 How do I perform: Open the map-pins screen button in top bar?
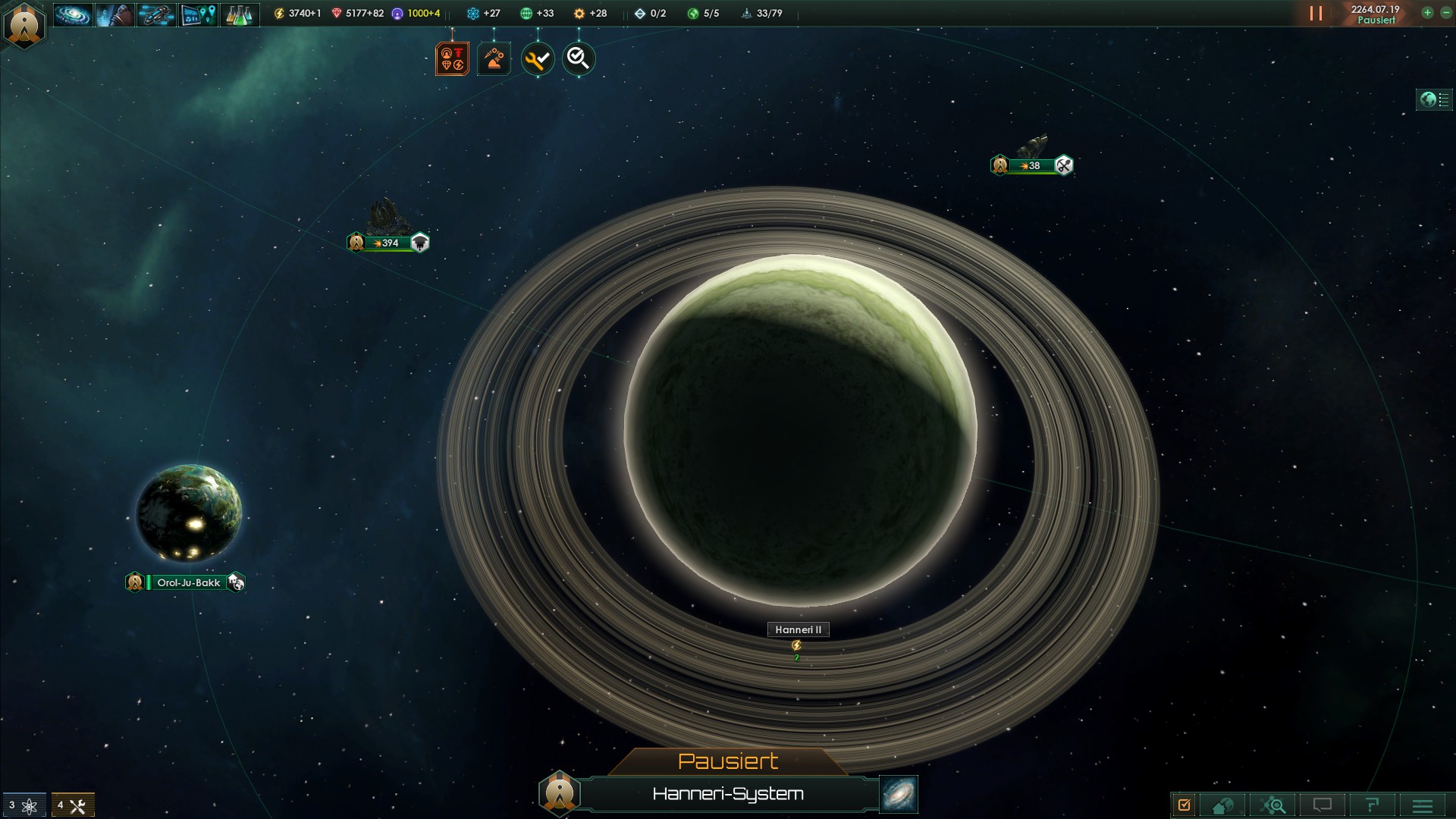pos(198,14)
